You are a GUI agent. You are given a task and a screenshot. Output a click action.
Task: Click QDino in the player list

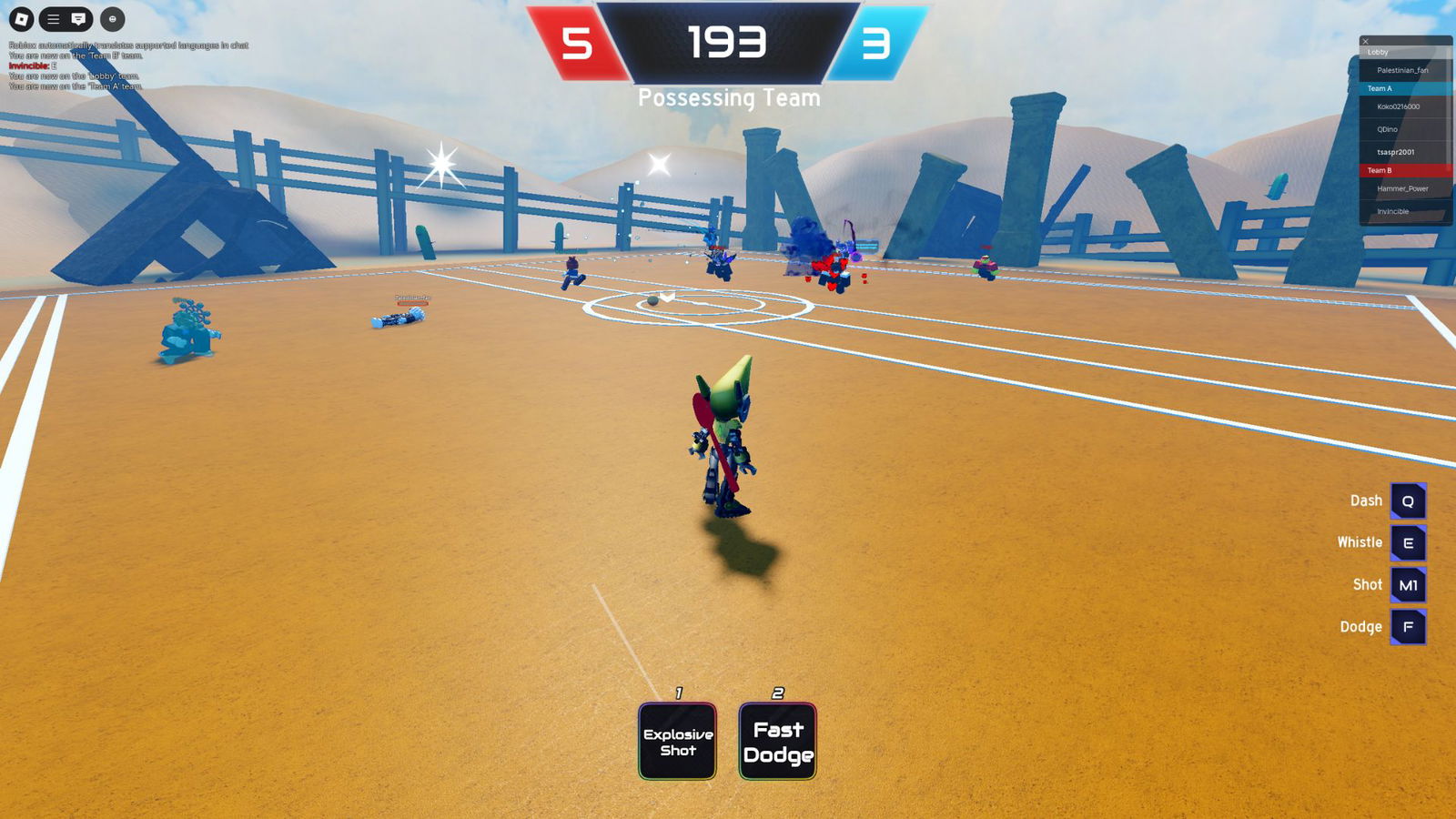tap(1386, 129)
